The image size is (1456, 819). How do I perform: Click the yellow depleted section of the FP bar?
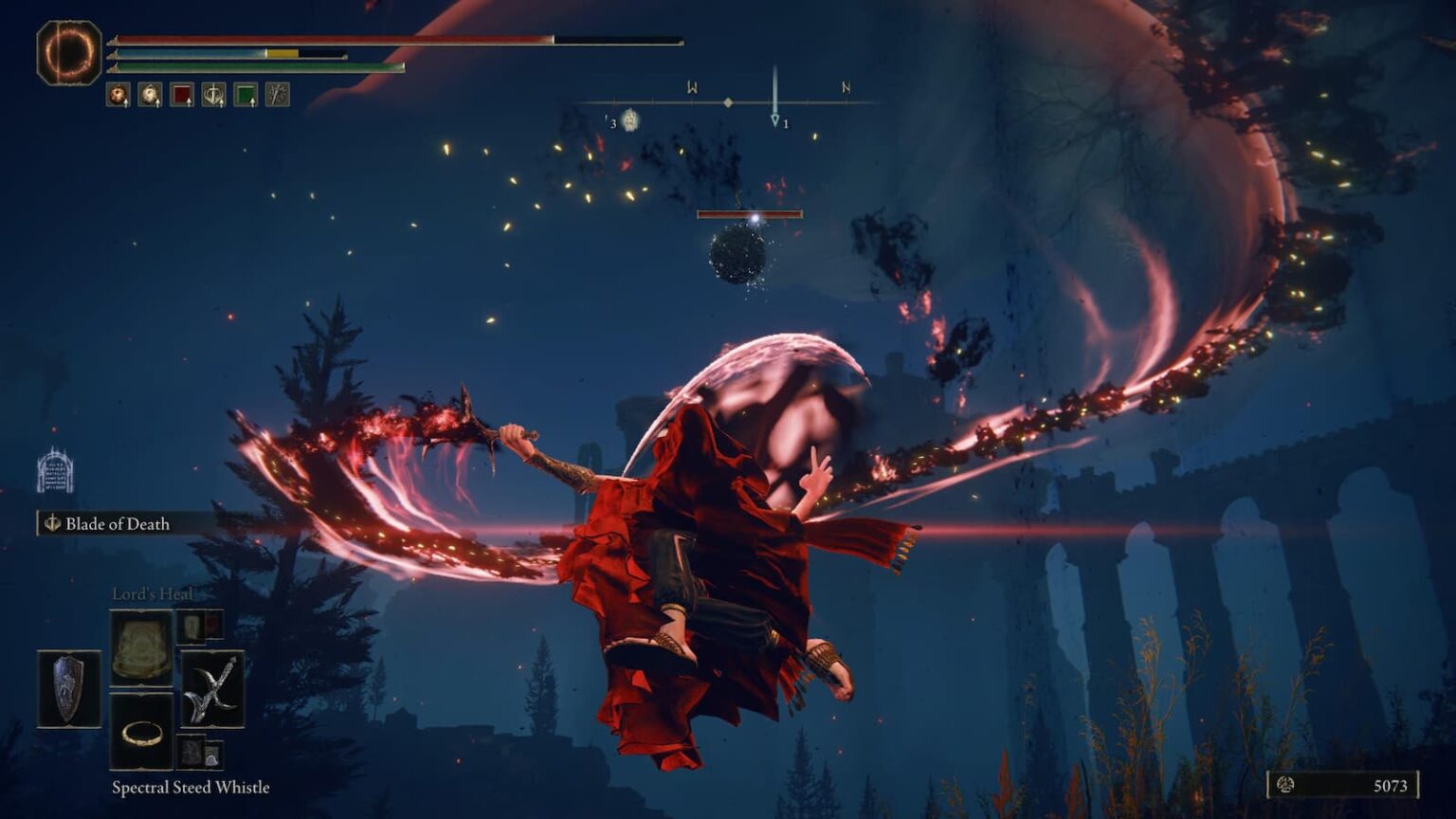(x=281, y=55)
